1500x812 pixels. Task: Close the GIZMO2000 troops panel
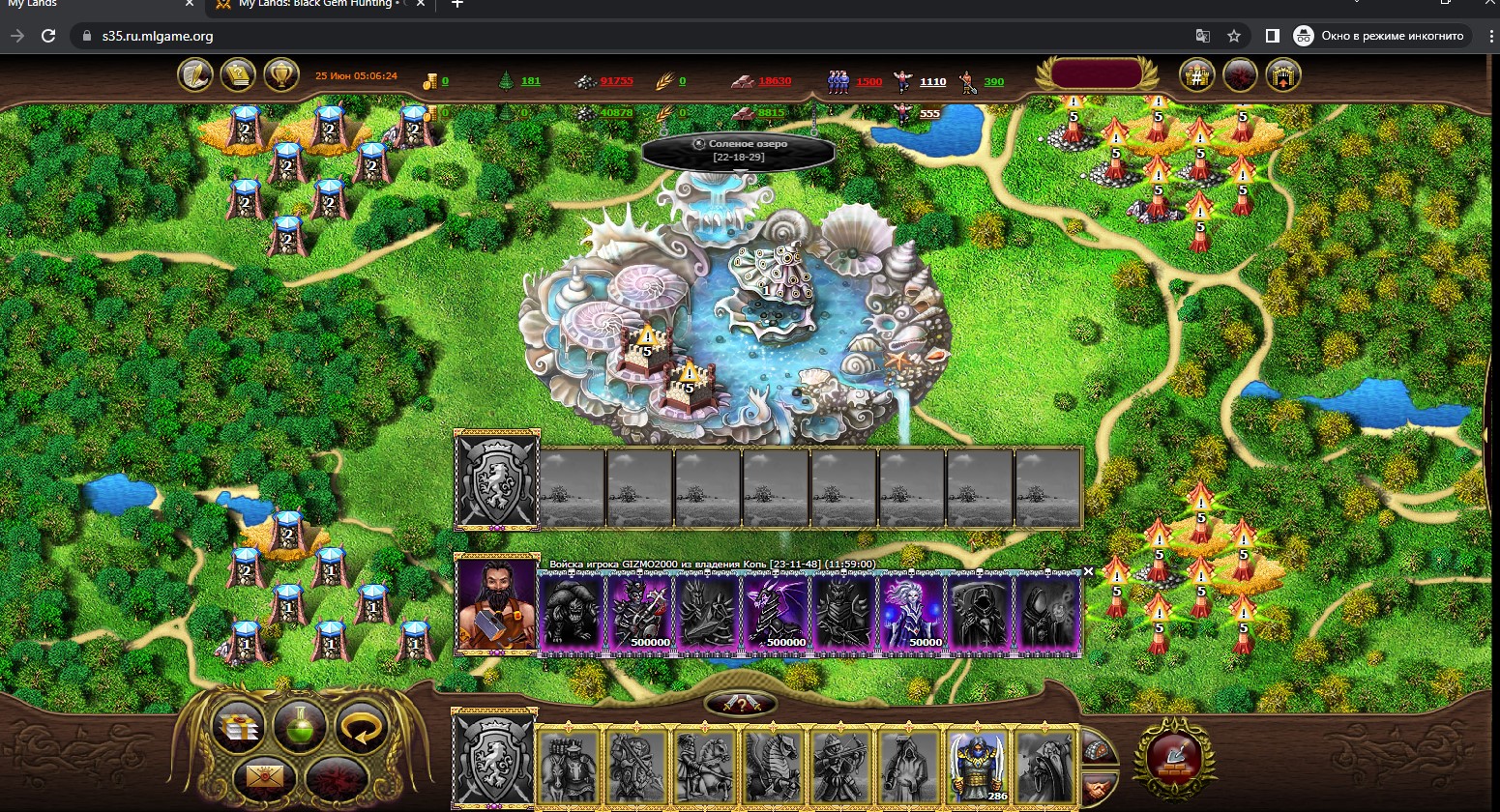coord(1088,571)
